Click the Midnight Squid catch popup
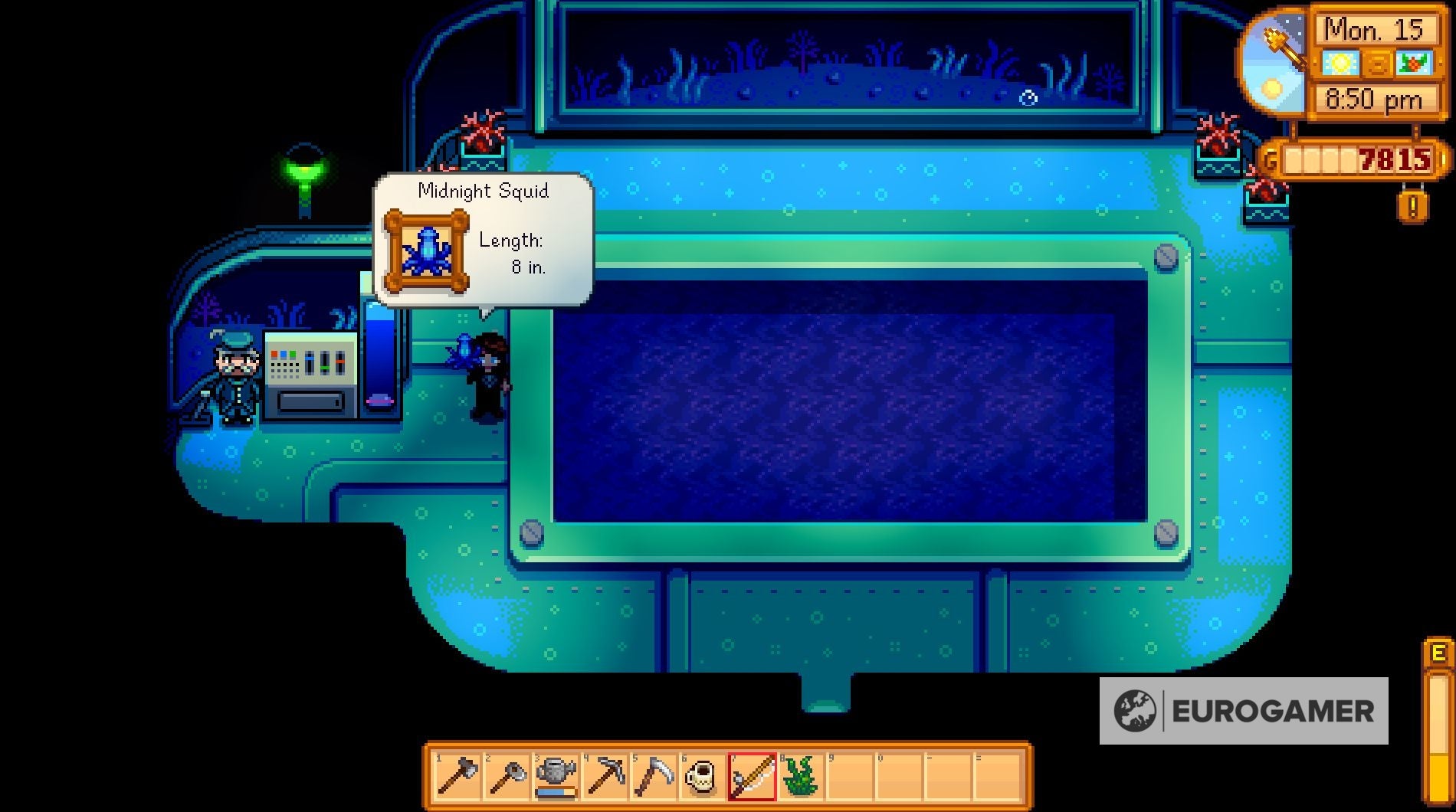This screenshot has height=812, width=1456. (x=483, y=237)
